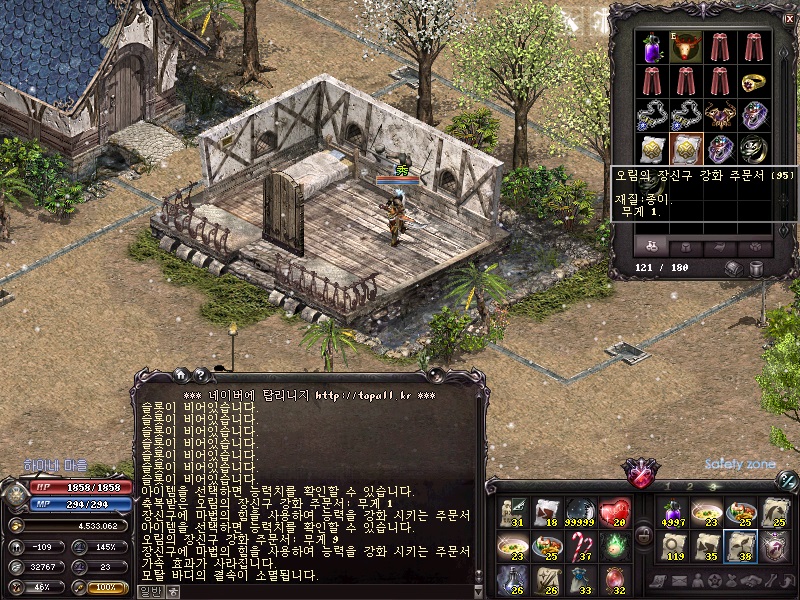The width and height of the screenshot is (800, 600).
Task: Select the gold ring with purple gem
Action: pyautogui.click(x=753, y=80)
